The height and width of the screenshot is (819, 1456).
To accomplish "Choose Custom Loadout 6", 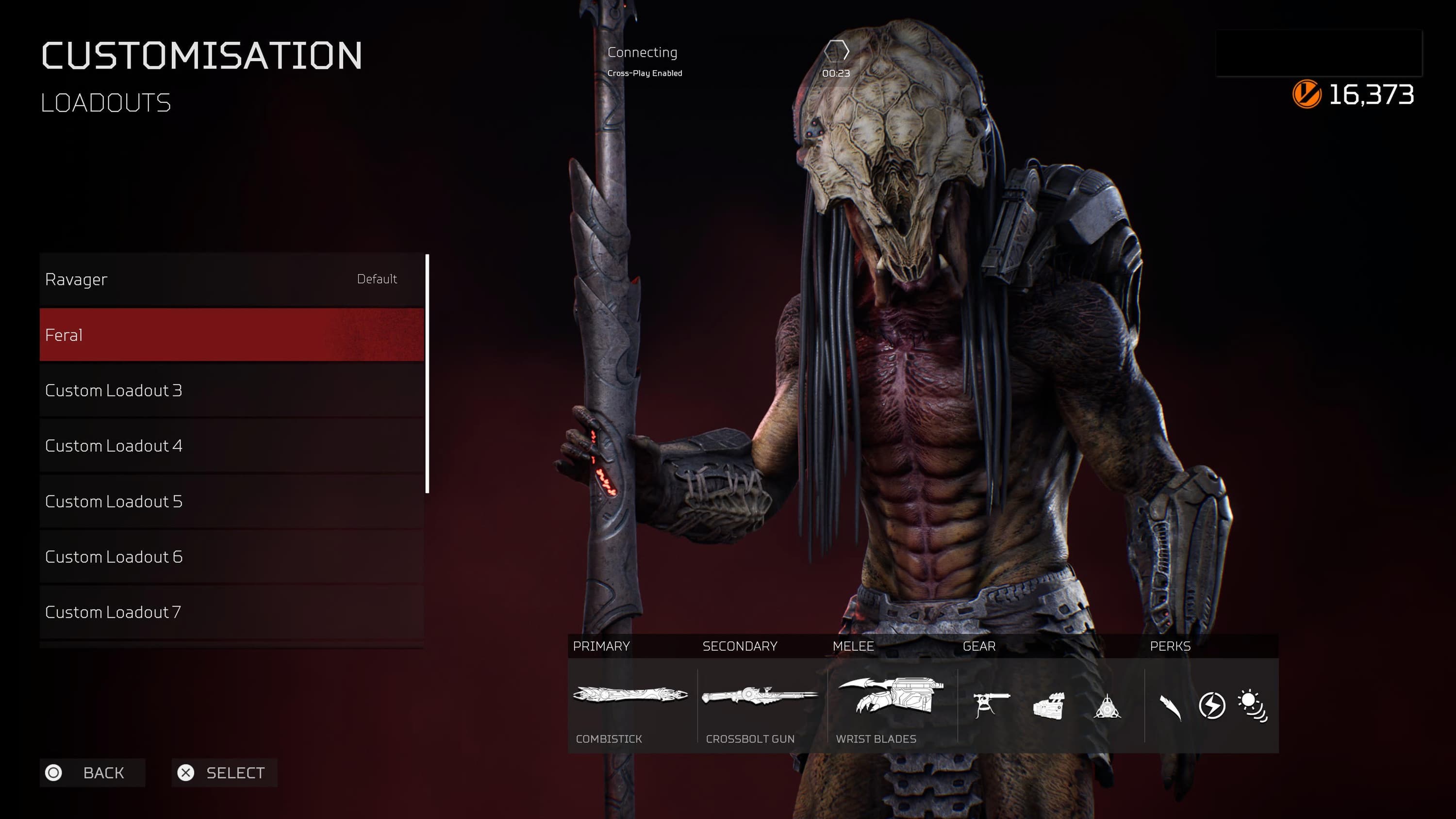I will click(232, 556).
